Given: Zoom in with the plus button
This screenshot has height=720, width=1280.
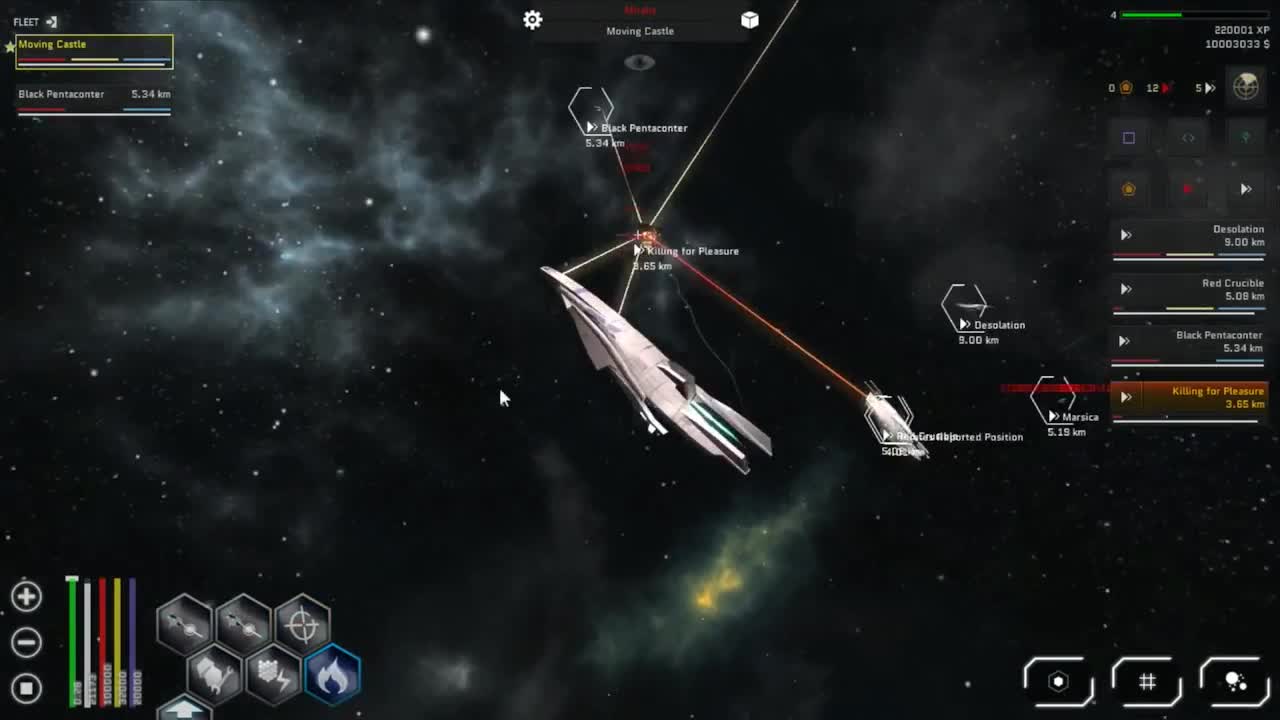Looking at the screenshot, I should [27, 597].
